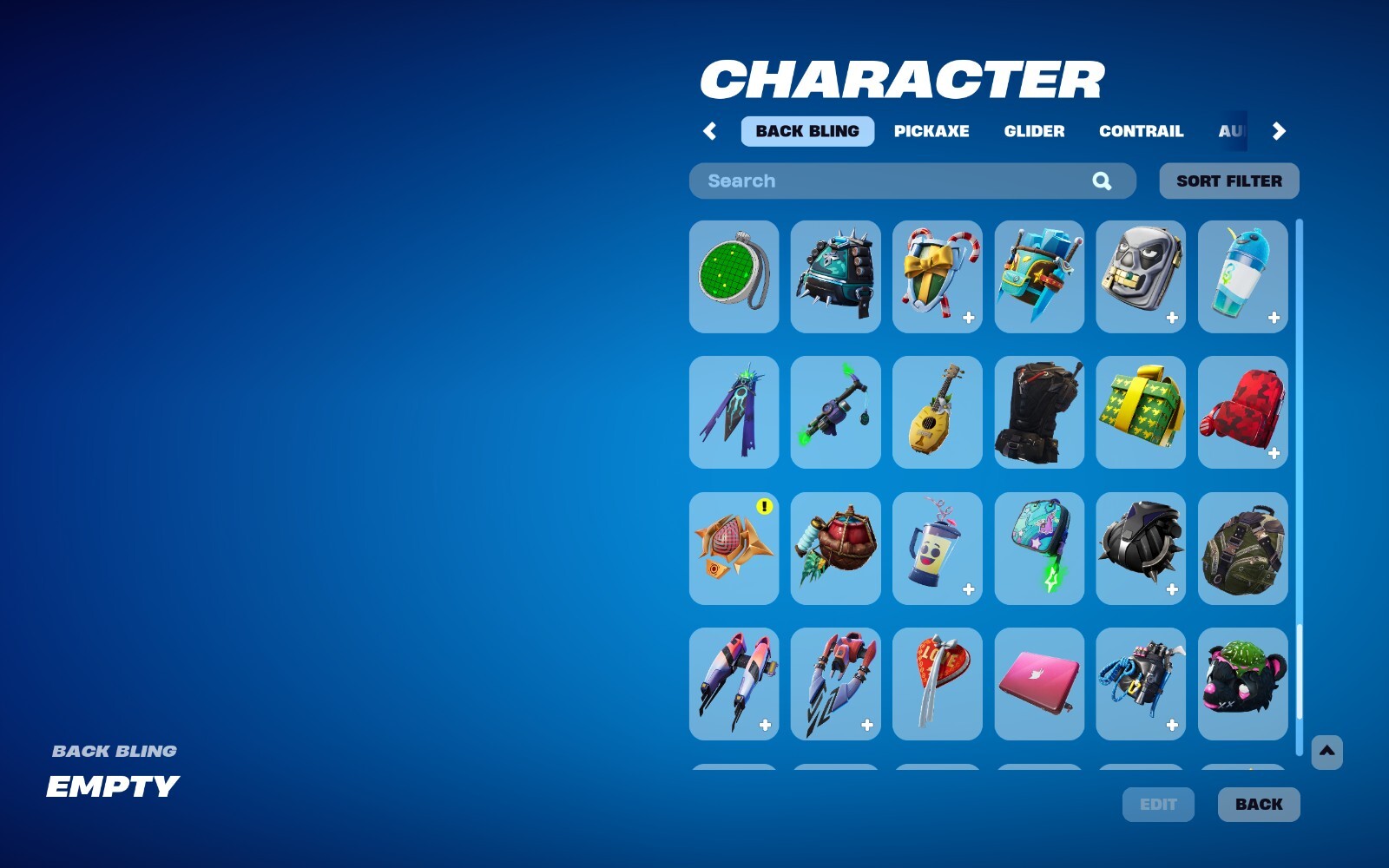Open the search magnifier in the locker
The width and height of the screenshot is (1389, 868).
(1101, 181)
